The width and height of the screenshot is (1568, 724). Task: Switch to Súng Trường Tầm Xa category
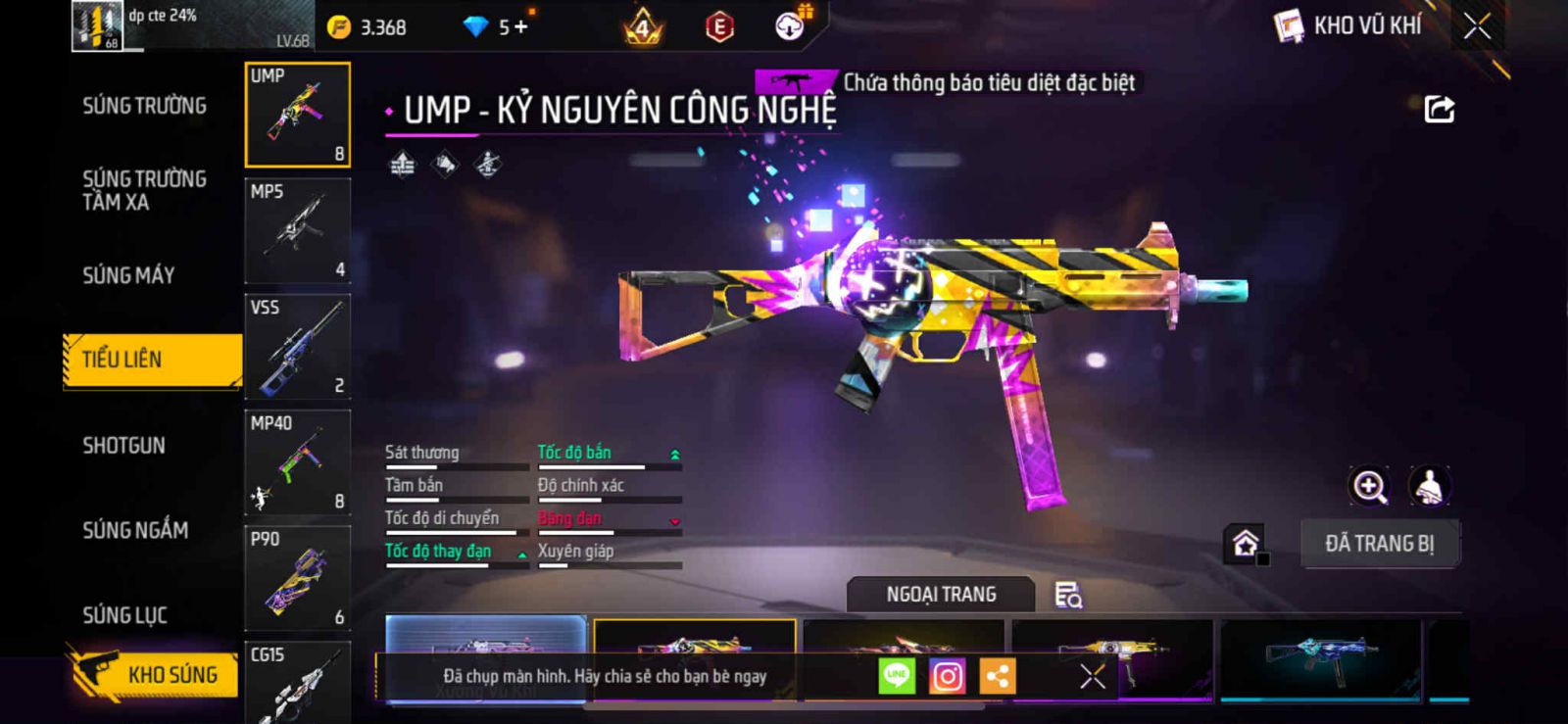point(144,190)
